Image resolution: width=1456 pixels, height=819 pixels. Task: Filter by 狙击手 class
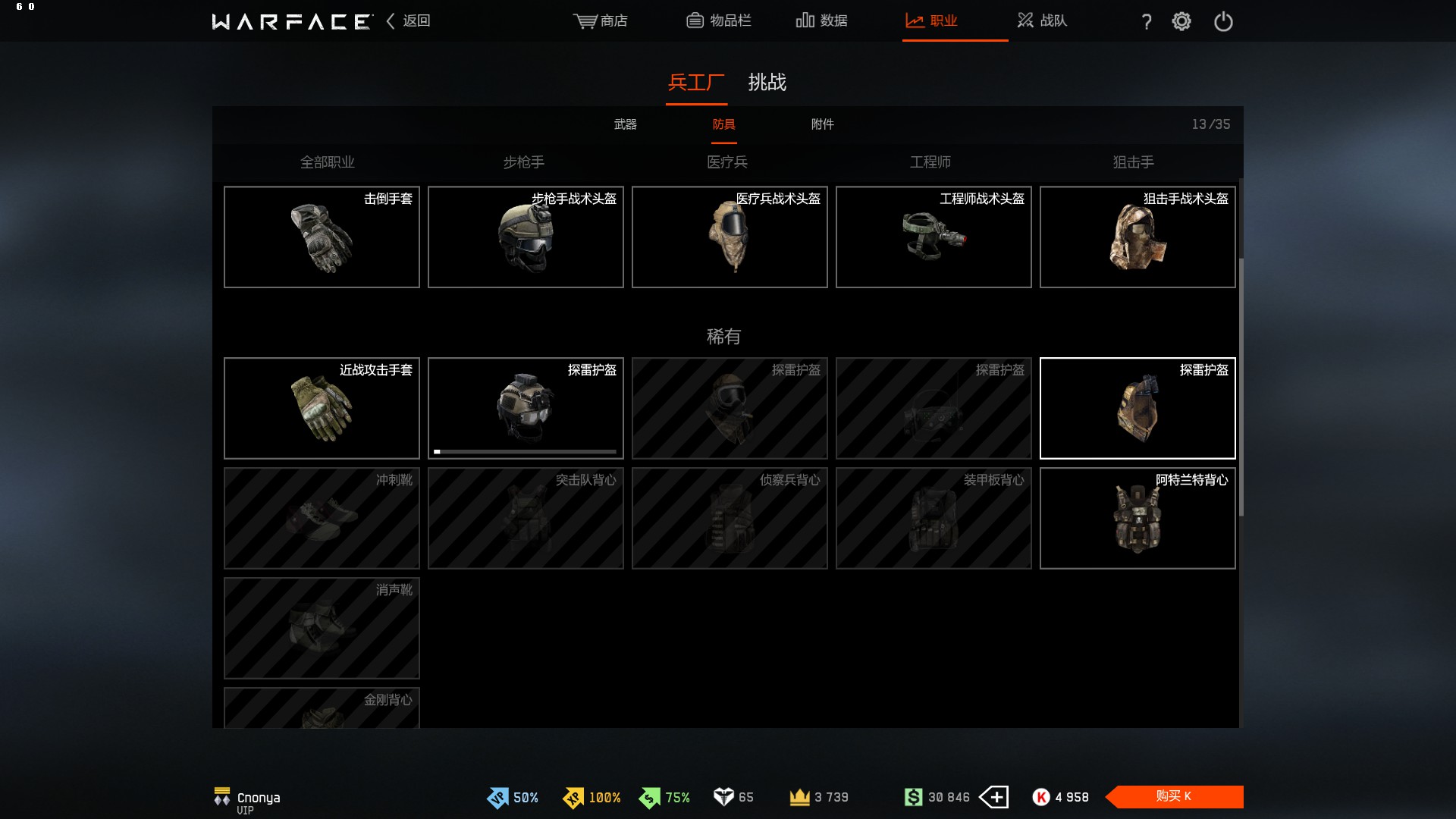[1134, 162]
